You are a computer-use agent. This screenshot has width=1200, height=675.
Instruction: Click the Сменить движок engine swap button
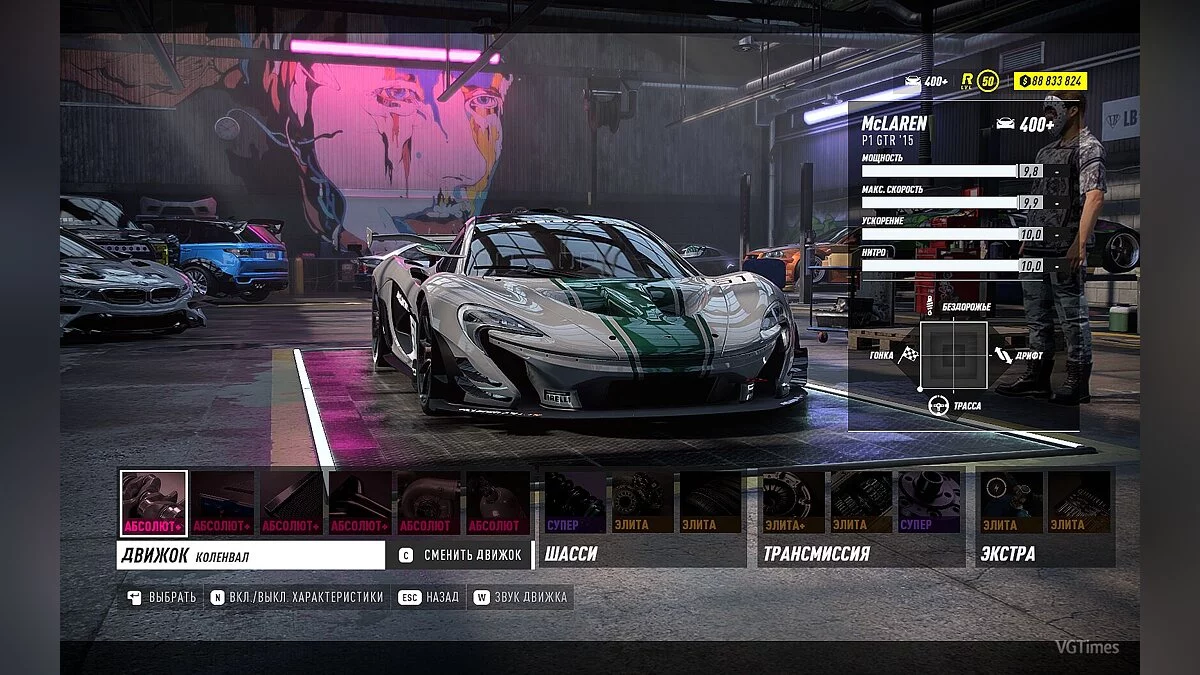[461, 555]
